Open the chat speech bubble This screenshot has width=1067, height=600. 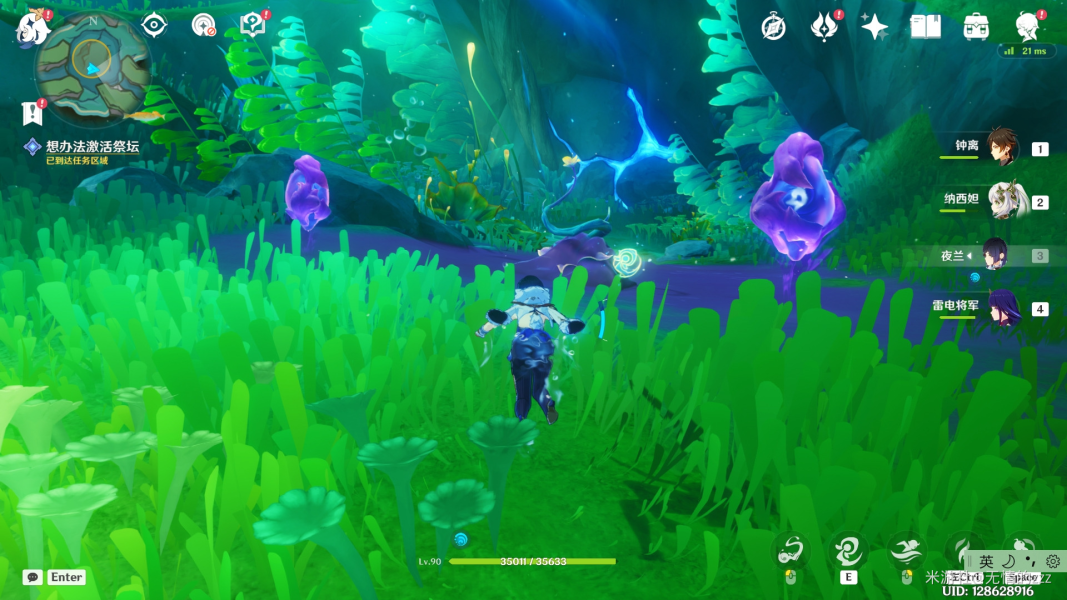click(x=33, y=577)
